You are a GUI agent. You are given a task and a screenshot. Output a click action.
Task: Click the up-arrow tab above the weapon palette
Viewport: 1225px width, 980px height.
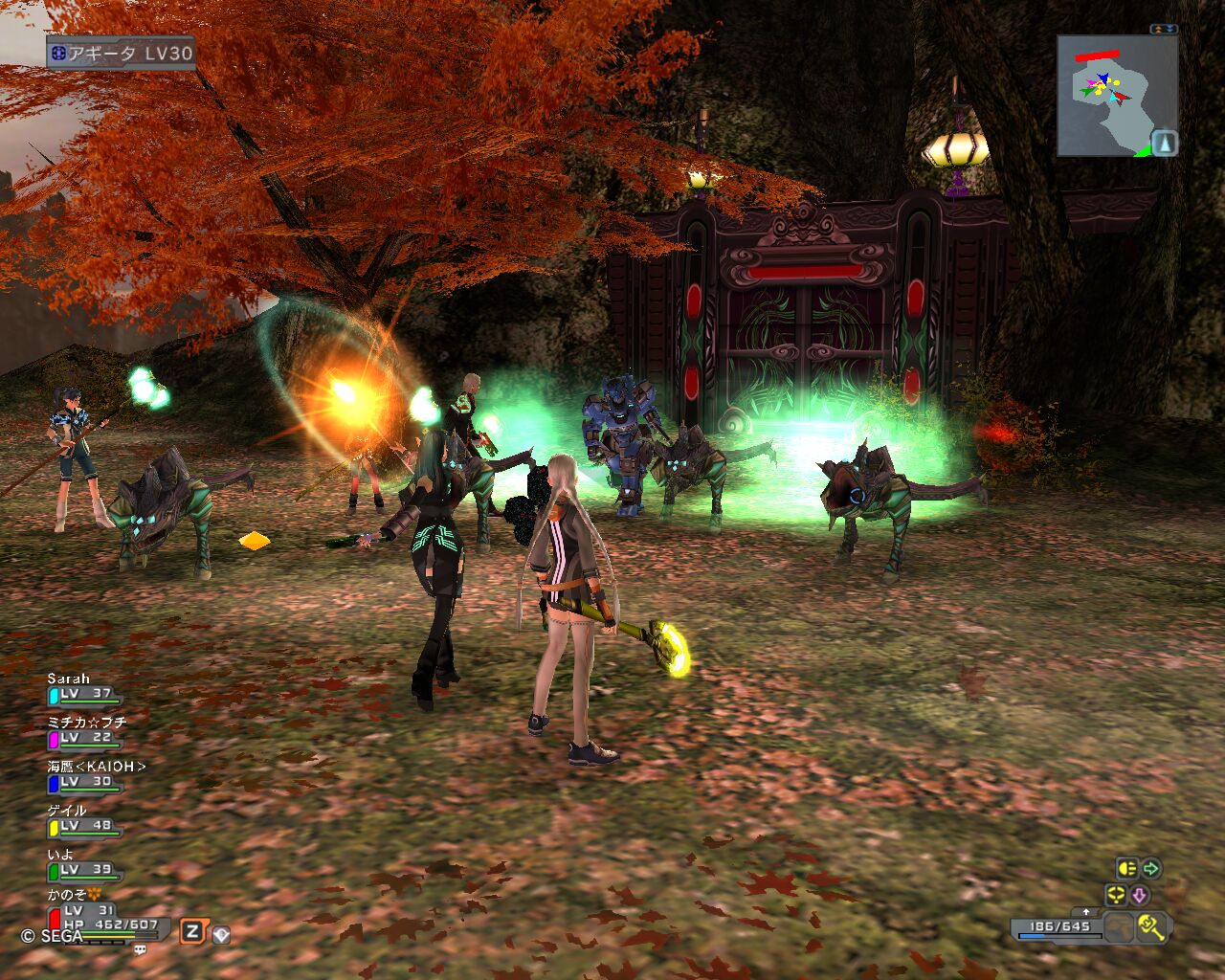1085,912
